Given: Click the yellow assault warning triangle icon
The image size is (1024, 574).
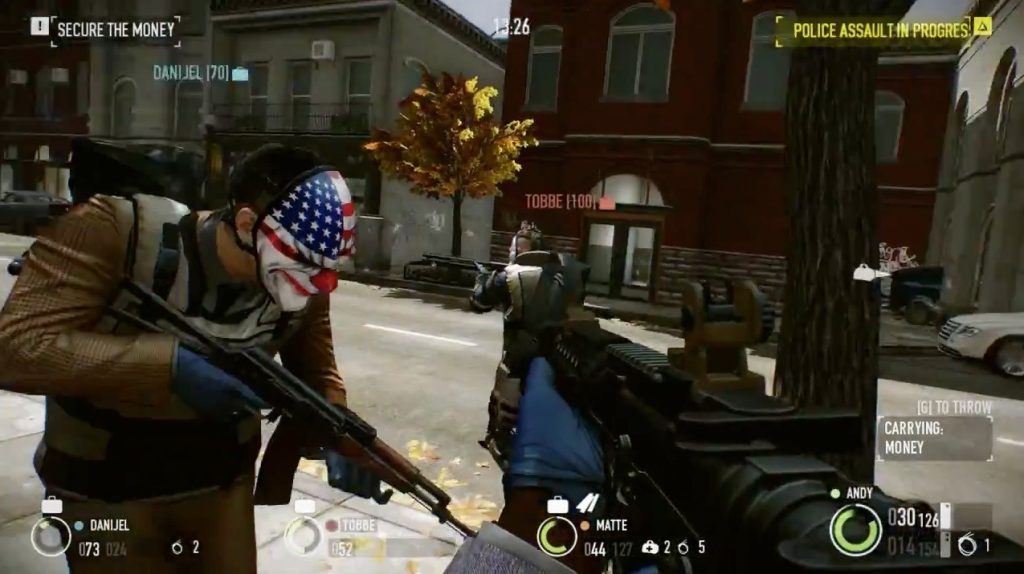Looking at the screenshot, I should pos(982,27).
